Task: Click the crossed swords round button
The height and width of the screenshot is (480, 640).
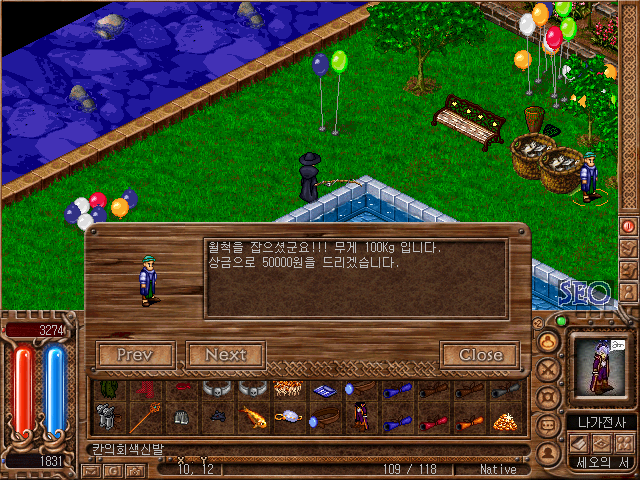Action: [549, 369]
